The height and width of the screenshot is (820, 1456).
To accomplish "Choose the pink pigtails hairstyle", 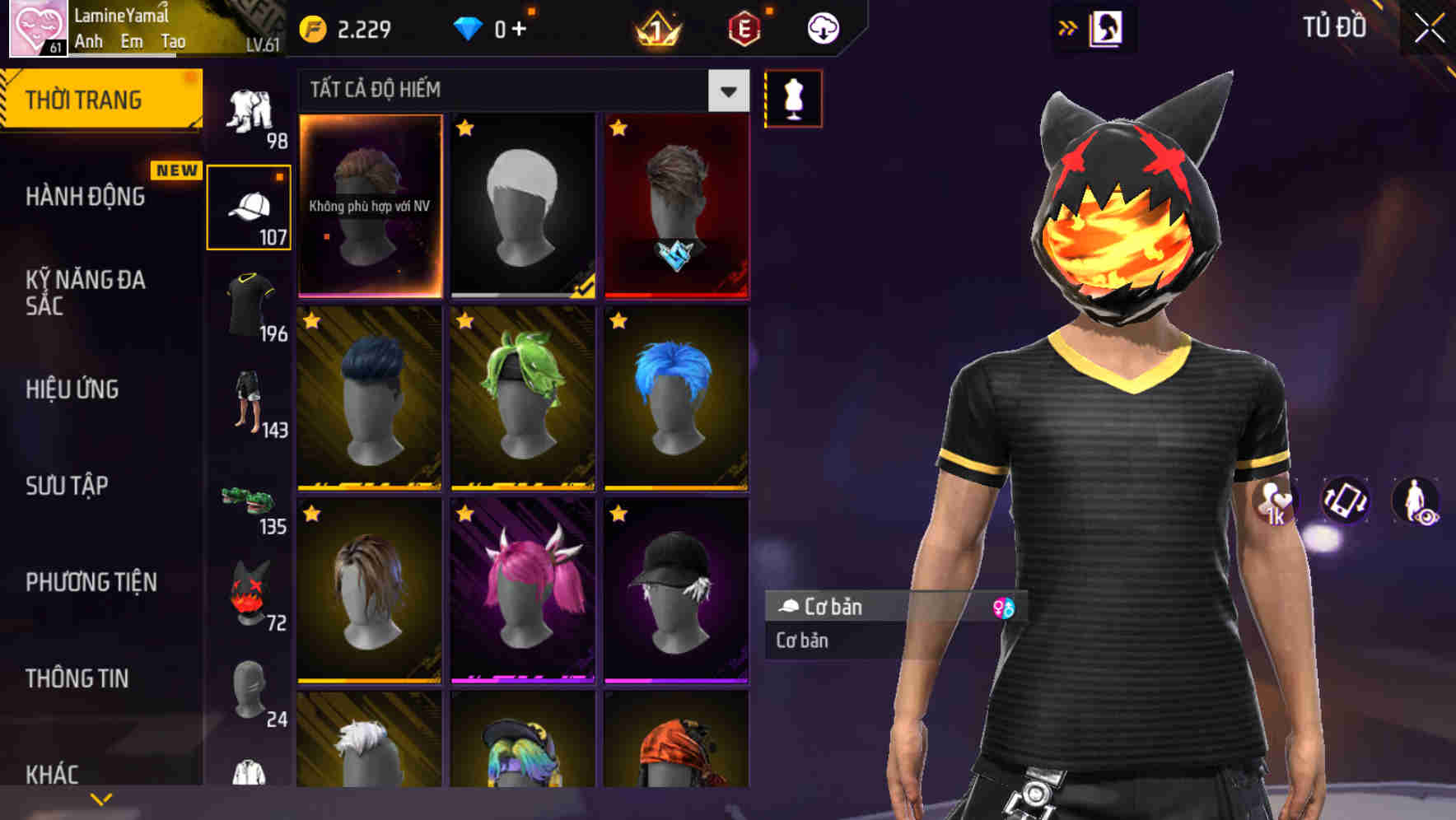I will (x=522, y=589).
